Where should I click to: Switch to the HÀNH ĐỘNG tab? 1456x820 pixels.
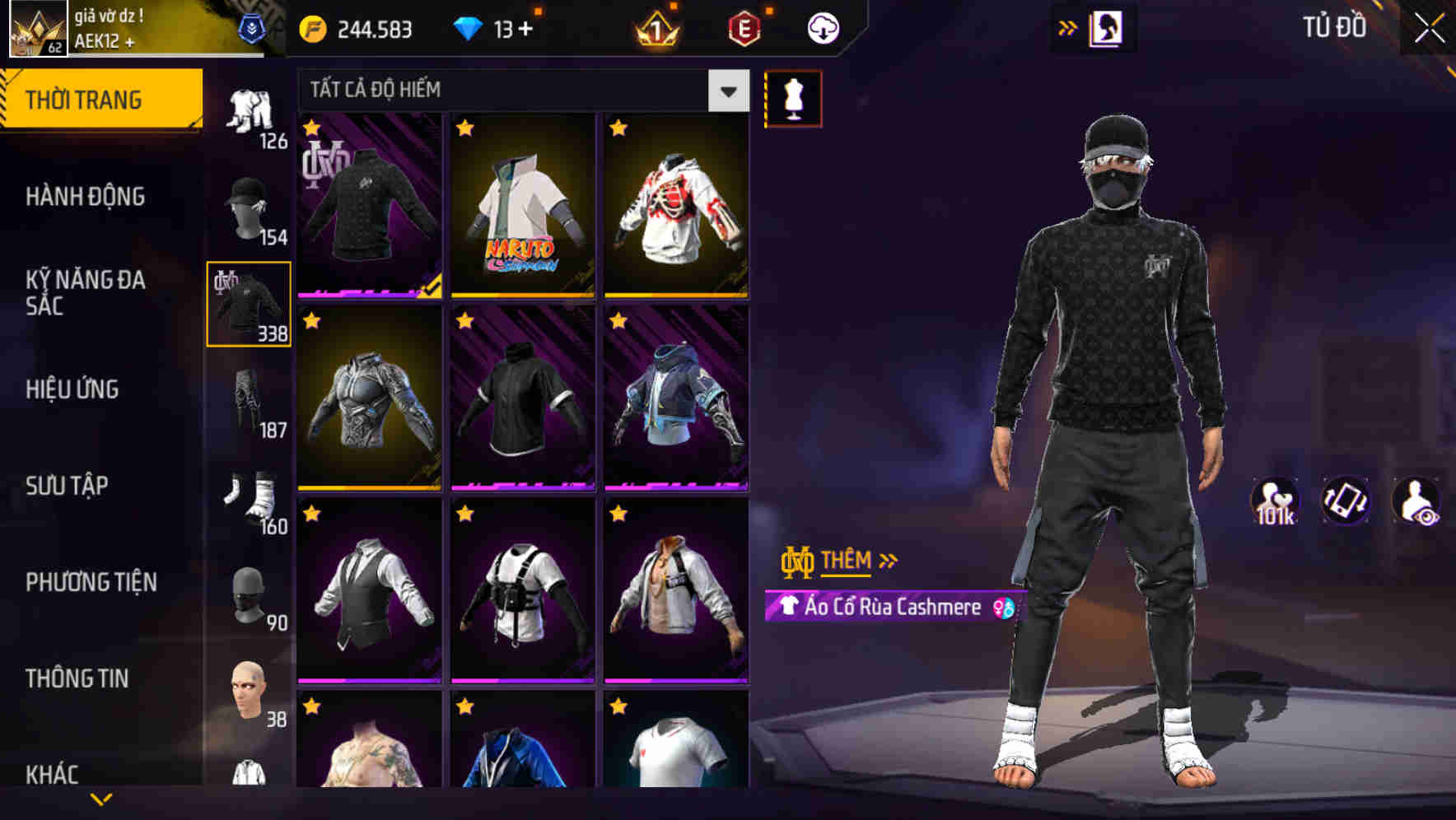click(86, 198)
